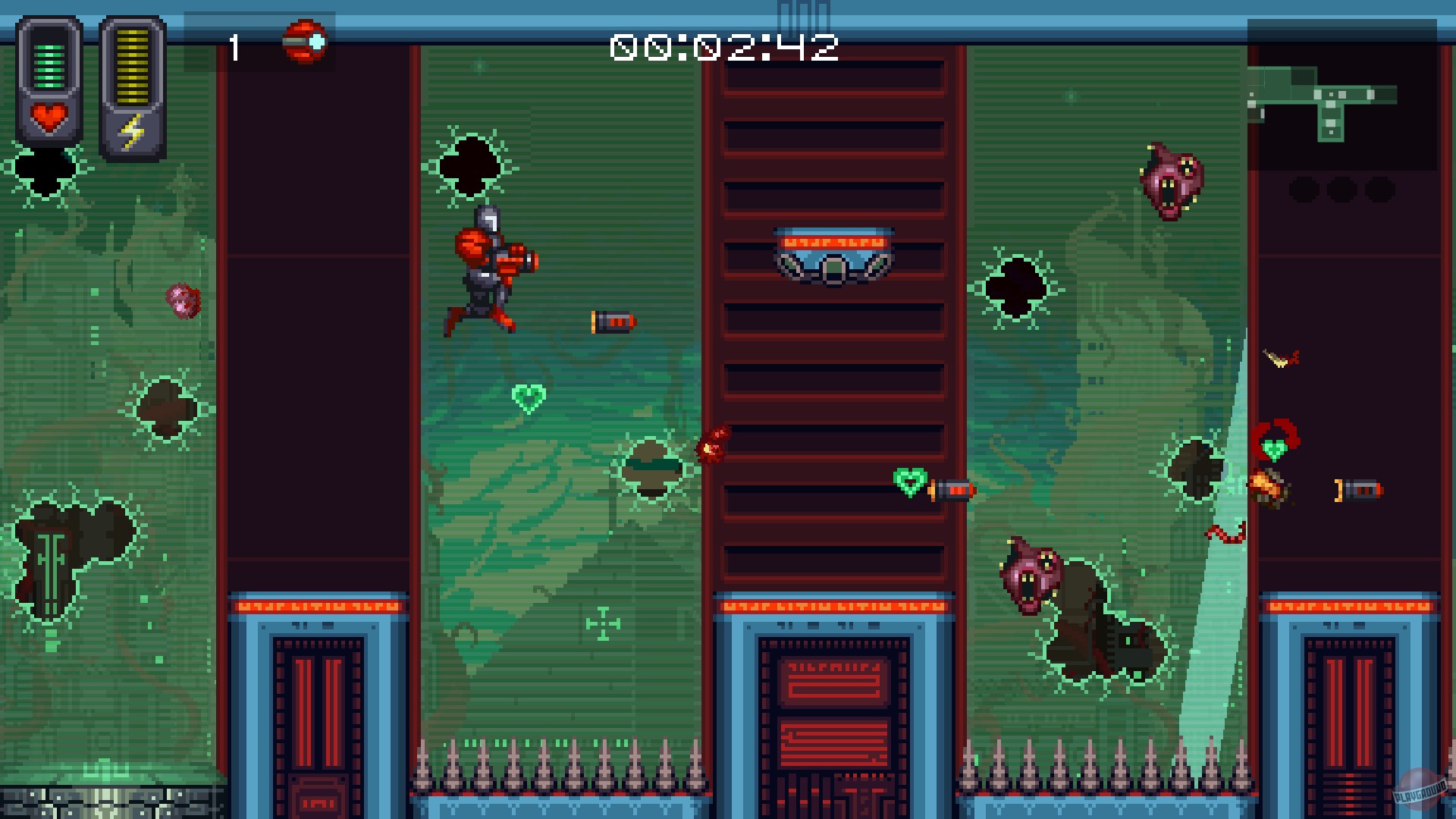Screen dimensions: 1456x819
Task: Click the timer showing 00:02:42
Action: click(x=726, y=45)
